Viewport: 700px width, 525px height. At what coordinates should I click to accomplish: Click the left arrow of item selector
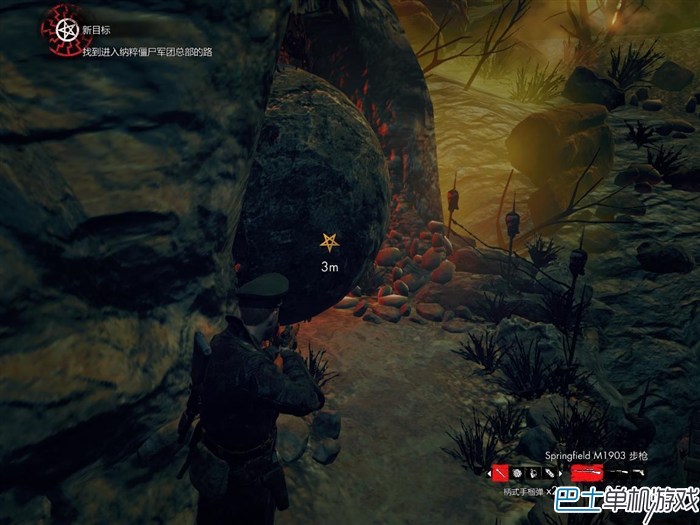(x=489, y=473)
